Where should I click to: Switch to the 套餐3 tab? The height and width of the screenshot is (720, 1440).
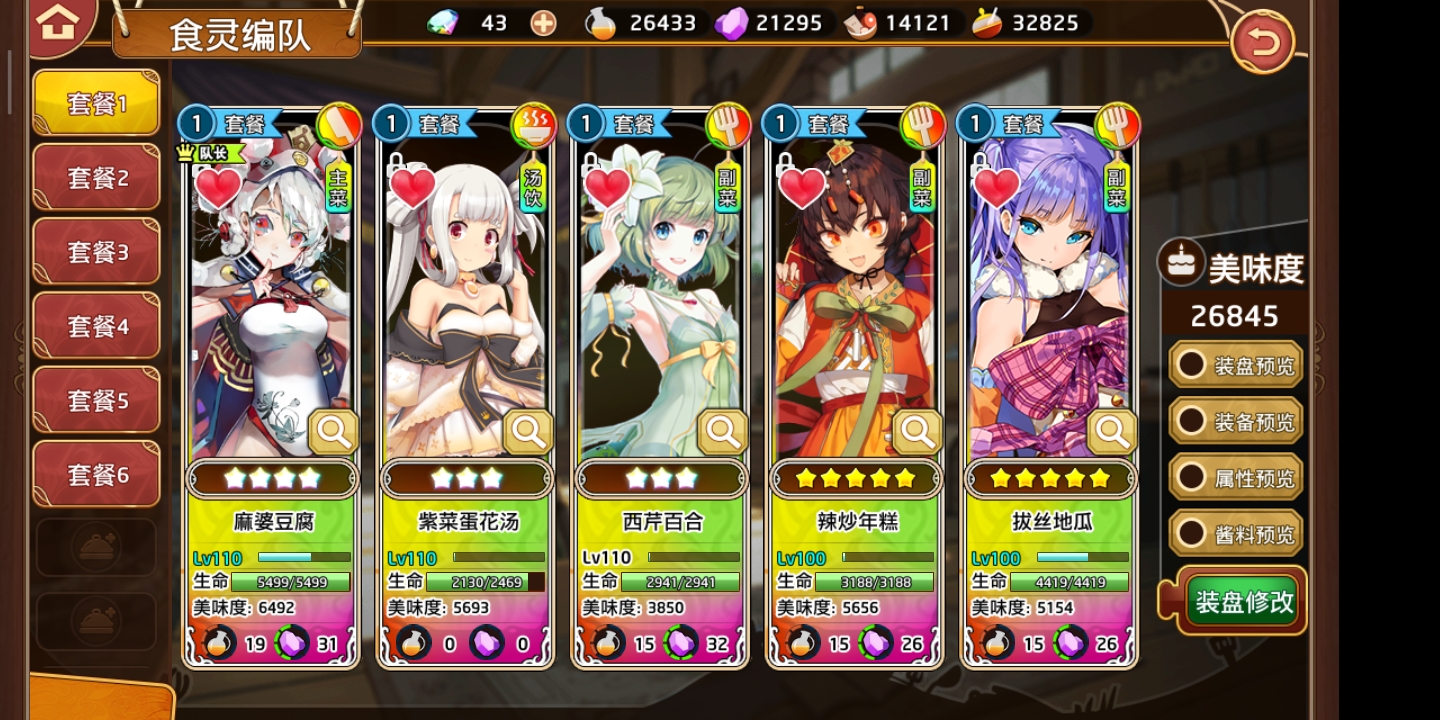96,252
